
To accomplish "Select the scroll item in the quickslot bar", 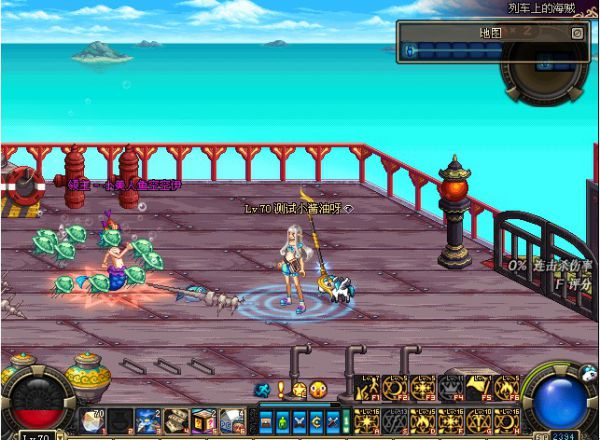I will tap(176, 420).
